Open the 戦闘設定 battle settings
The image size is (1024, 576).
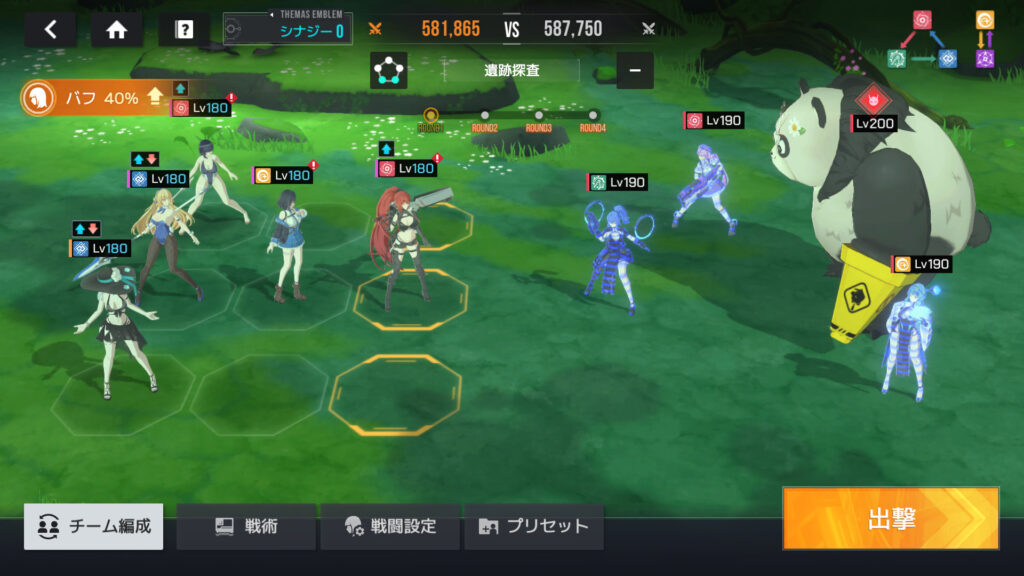(x=390, y=526)
